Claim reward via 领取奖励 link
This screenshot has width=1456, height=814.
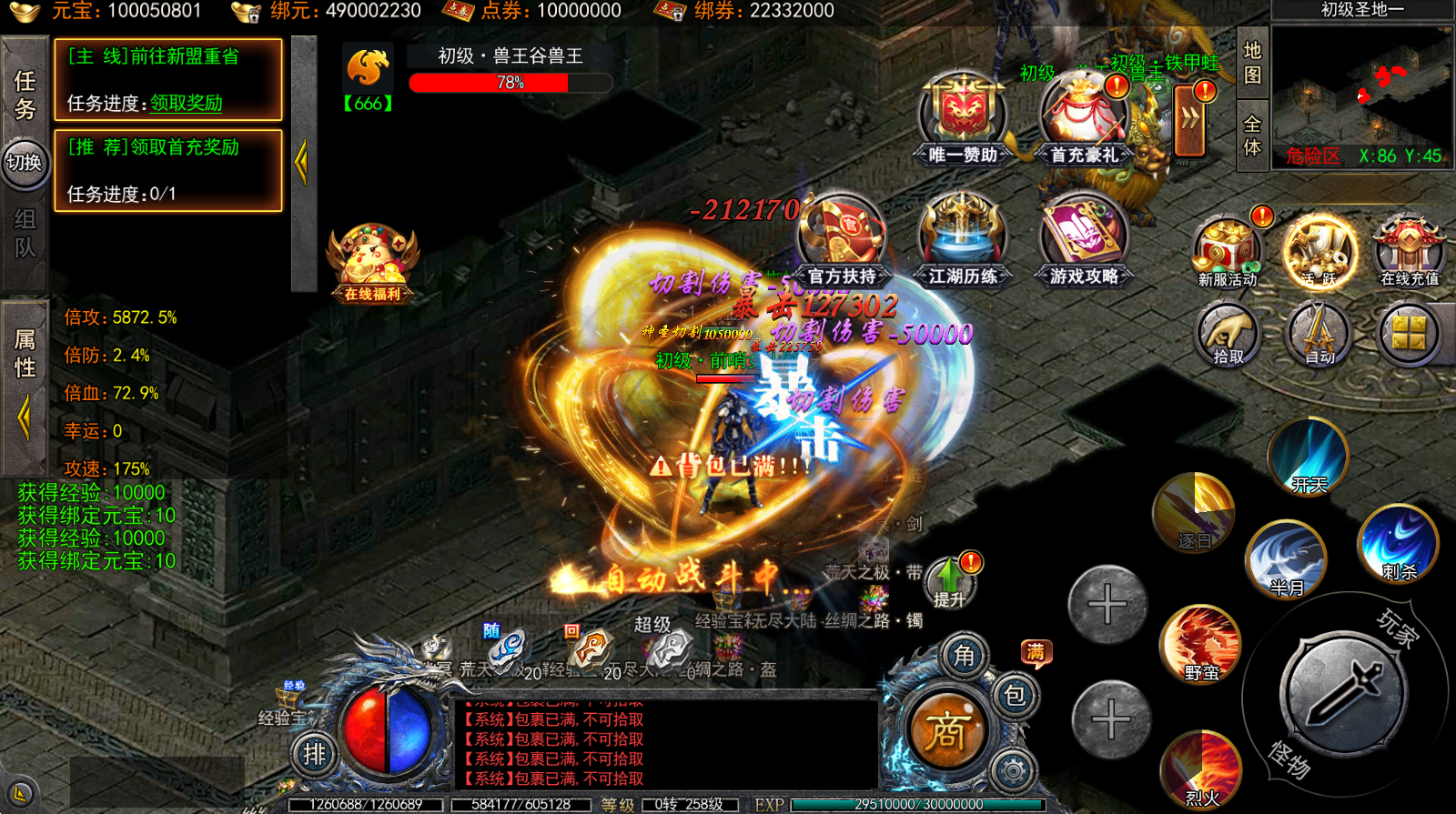tap(187, 104)
